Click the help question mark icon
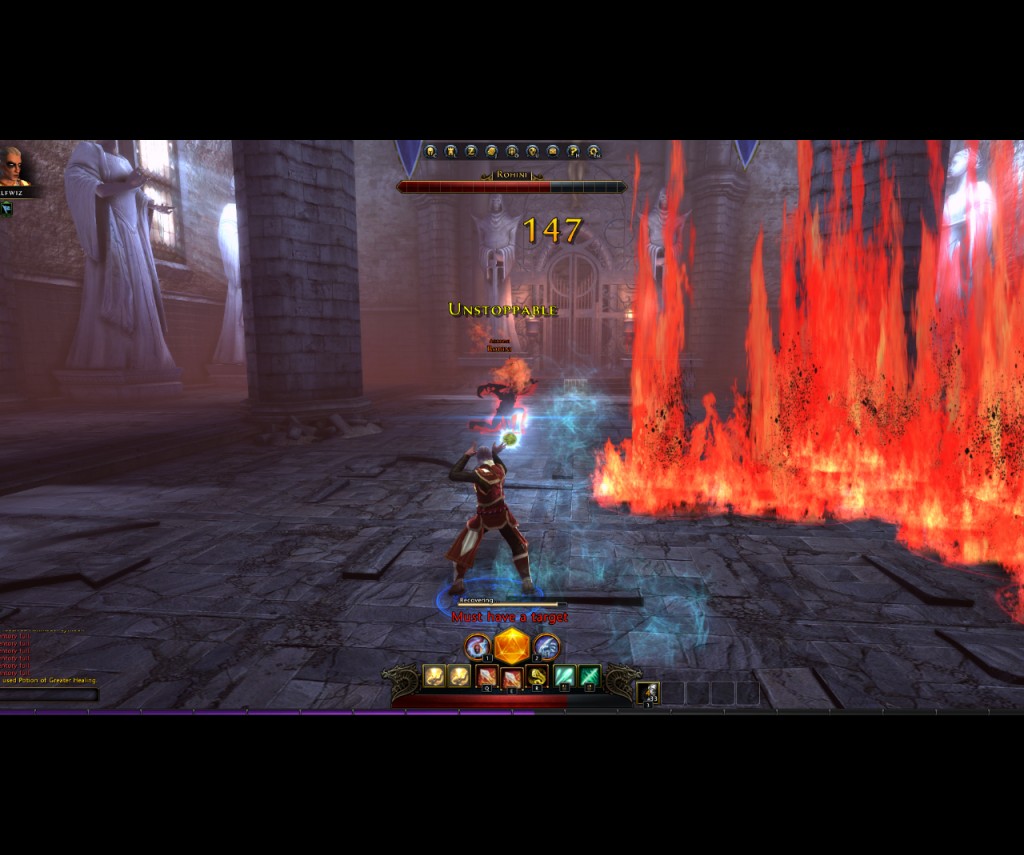This screenshot has width=1024, height=855. 573,152
